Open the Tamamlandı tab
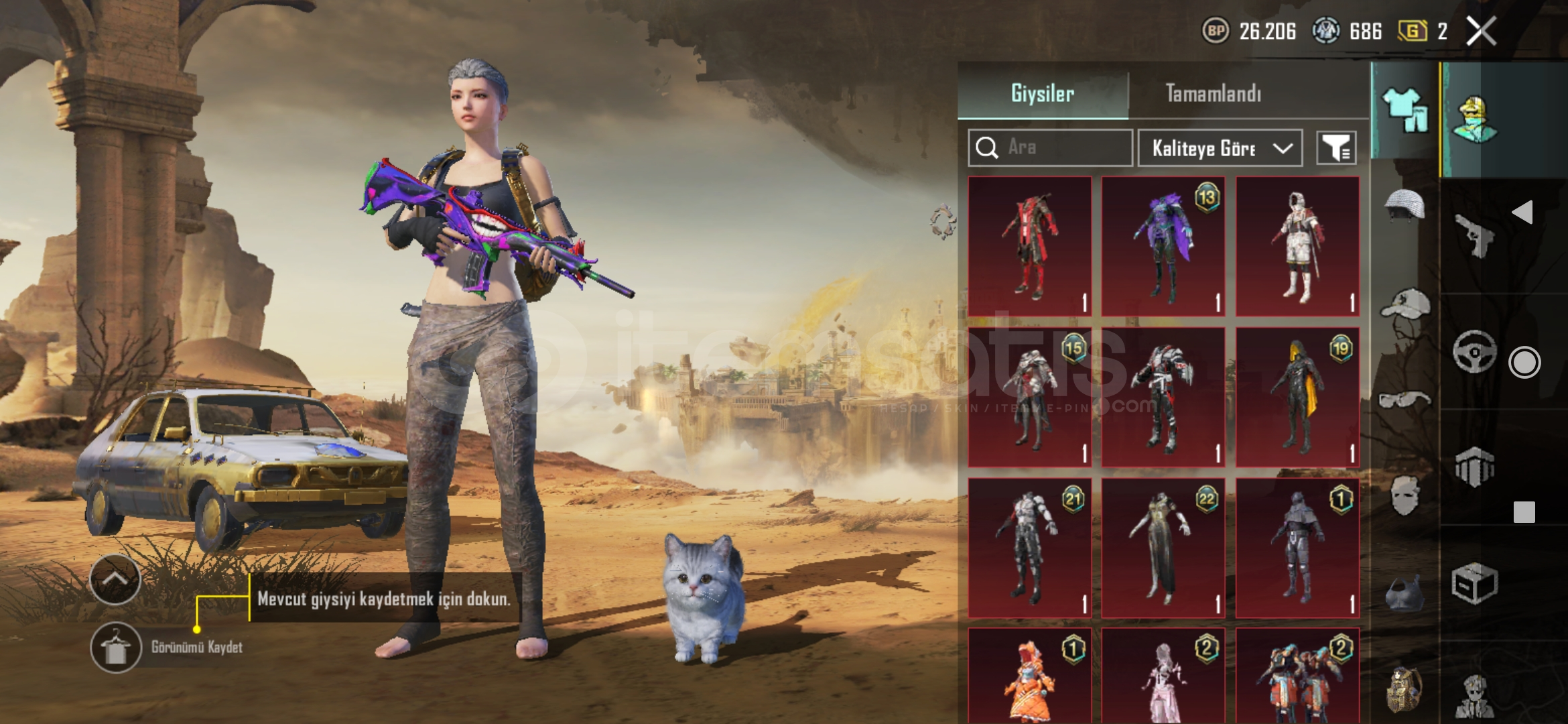 [1213, 93]
